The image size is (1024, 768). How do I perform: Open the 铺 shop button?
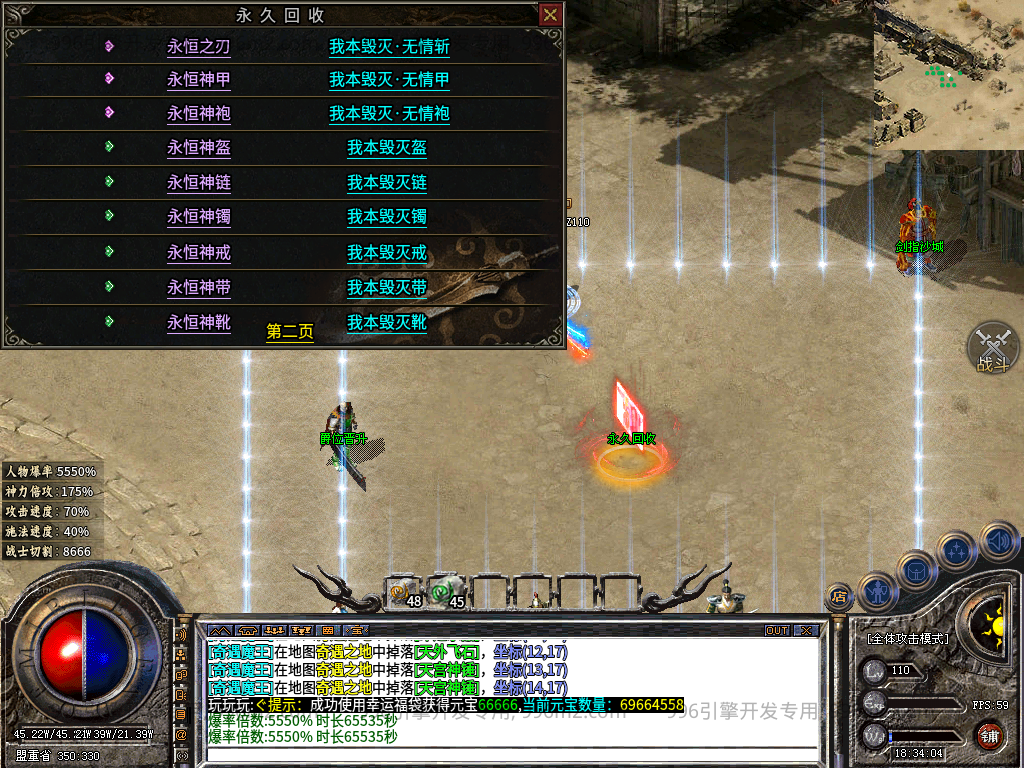click(x=989, y=735)
